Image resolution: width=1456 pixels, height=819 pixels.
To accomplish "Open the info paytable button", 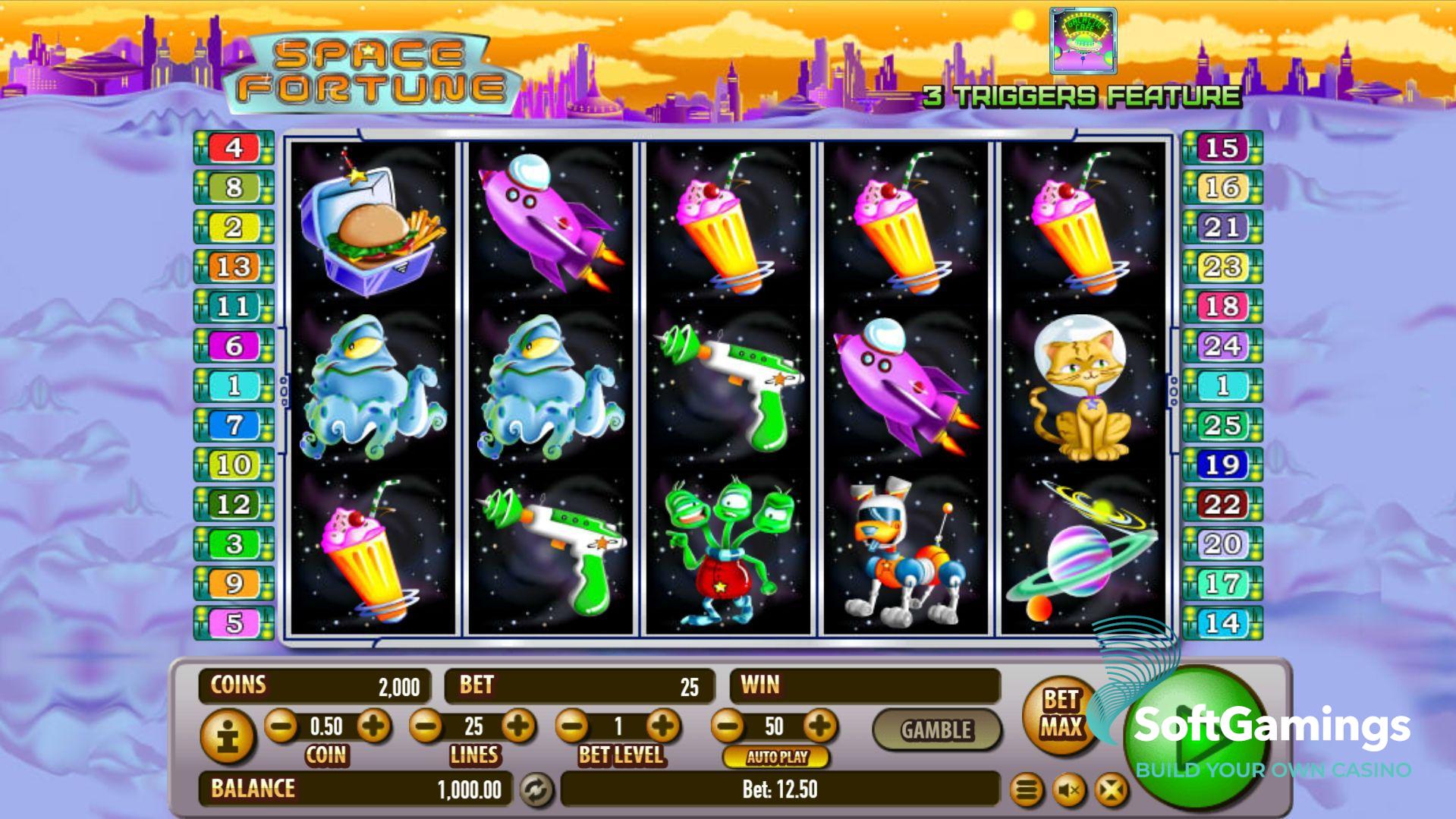I will (x=228, y=736).
